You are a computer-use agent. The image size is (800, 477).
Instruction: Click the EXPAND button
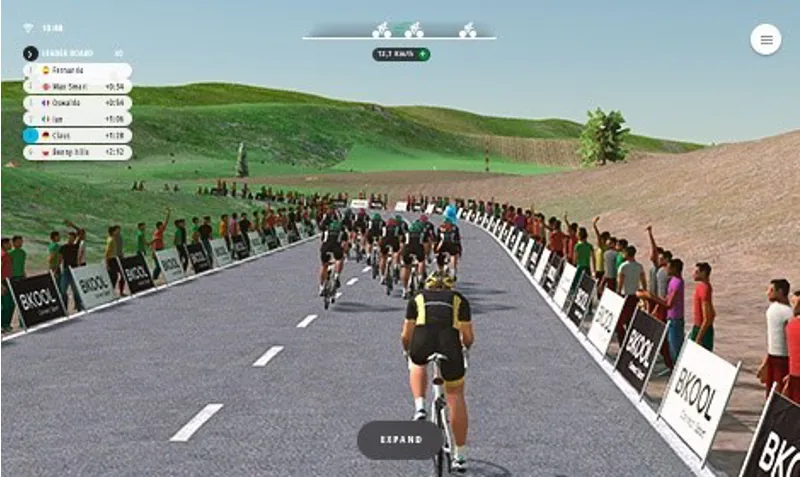400,440
